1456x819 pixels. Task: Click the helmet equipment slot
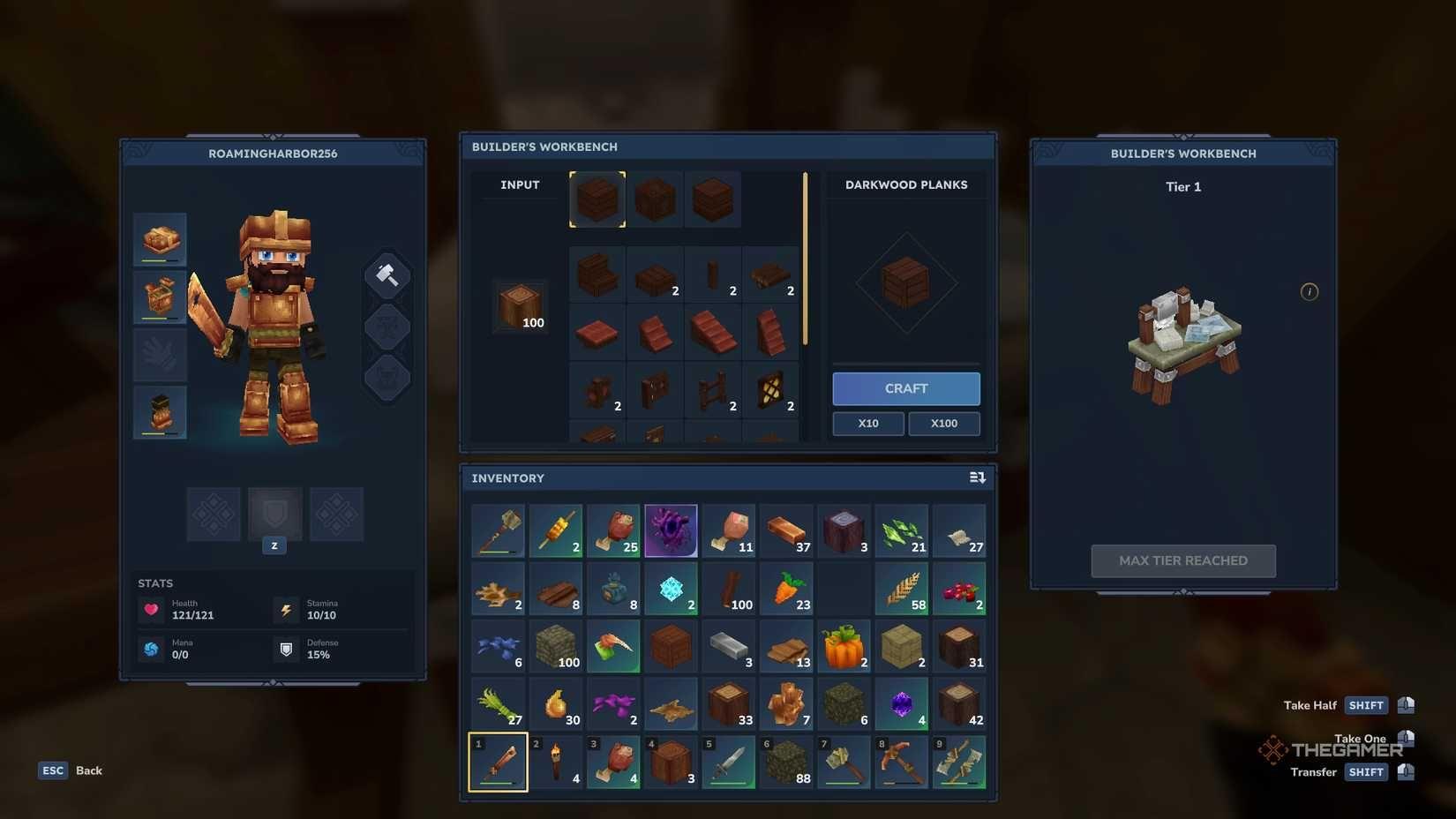point(160,238)
